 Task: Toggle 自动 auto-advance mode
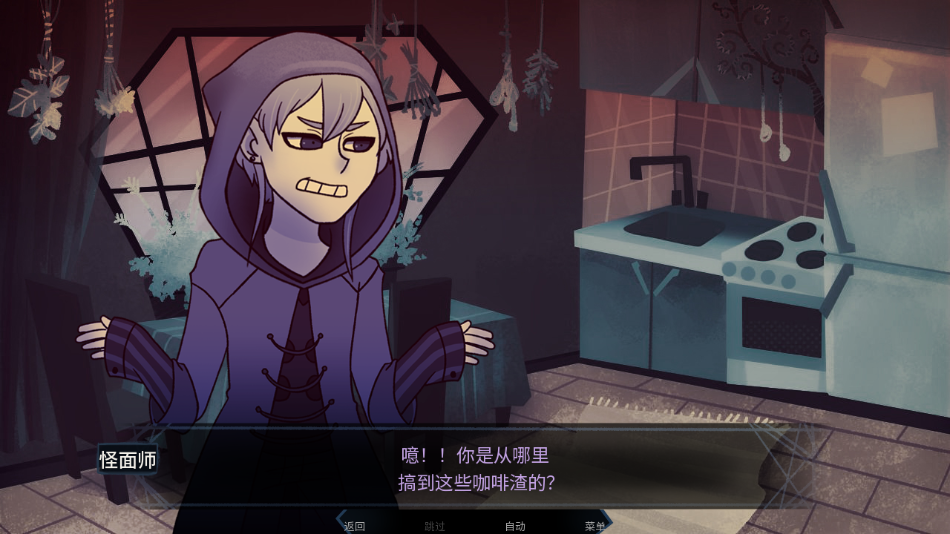(x=514, y=526)
